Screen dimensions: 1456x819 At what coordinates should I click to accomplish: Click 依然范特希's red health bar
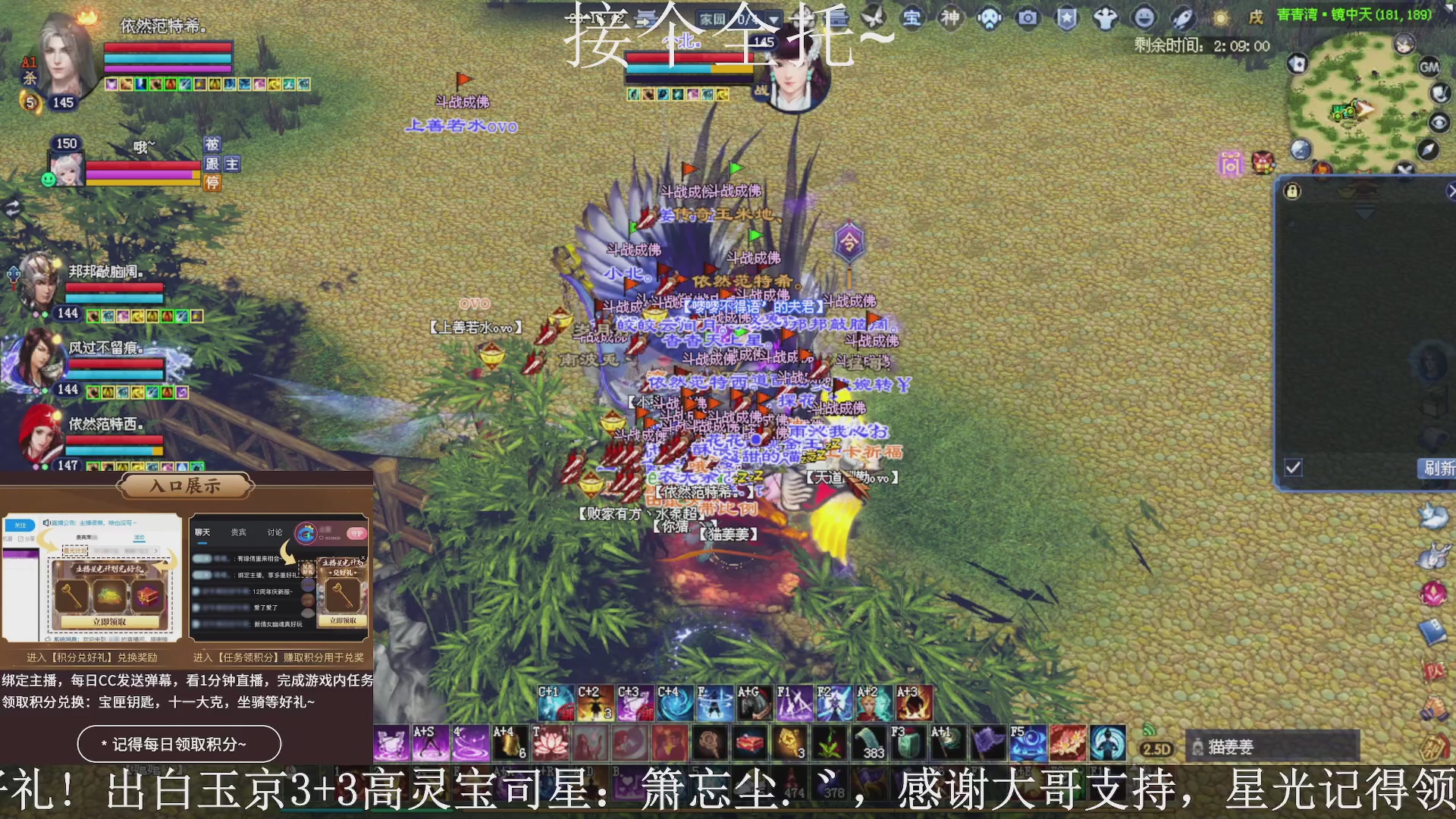point(168,48)
